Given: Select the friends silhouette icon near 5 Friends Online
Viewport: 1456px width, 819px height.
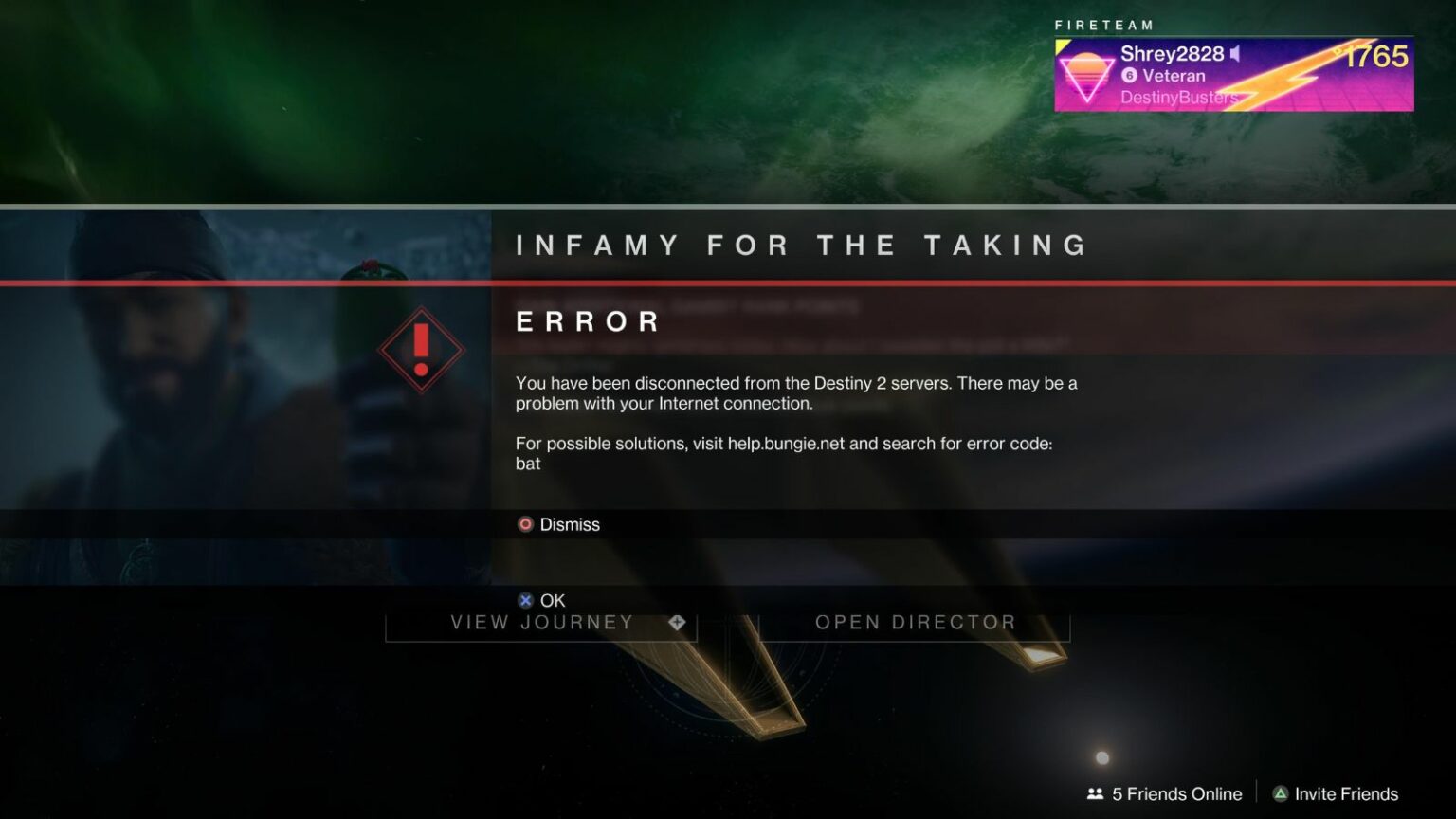Looking at the screenshot, I should tap(1095, 793).
